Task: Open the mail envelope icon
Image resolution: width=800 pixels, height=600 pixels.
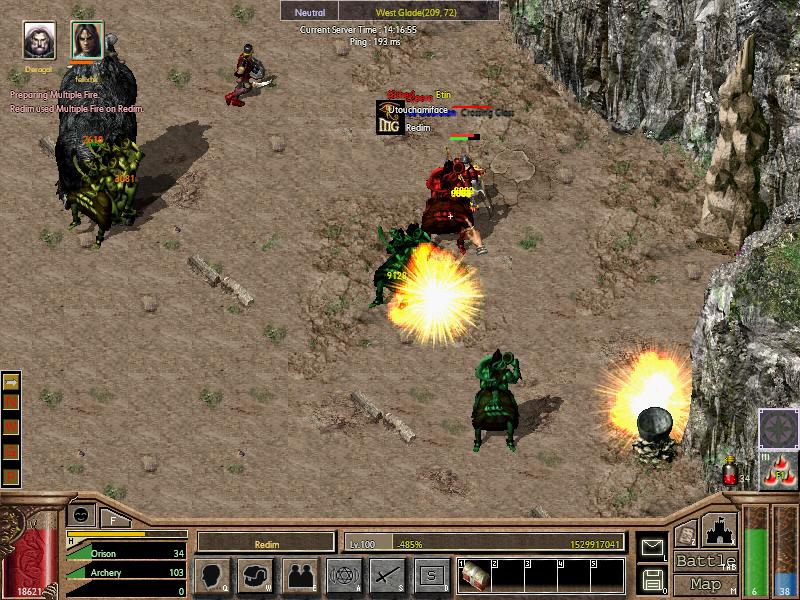Action: 651,547
